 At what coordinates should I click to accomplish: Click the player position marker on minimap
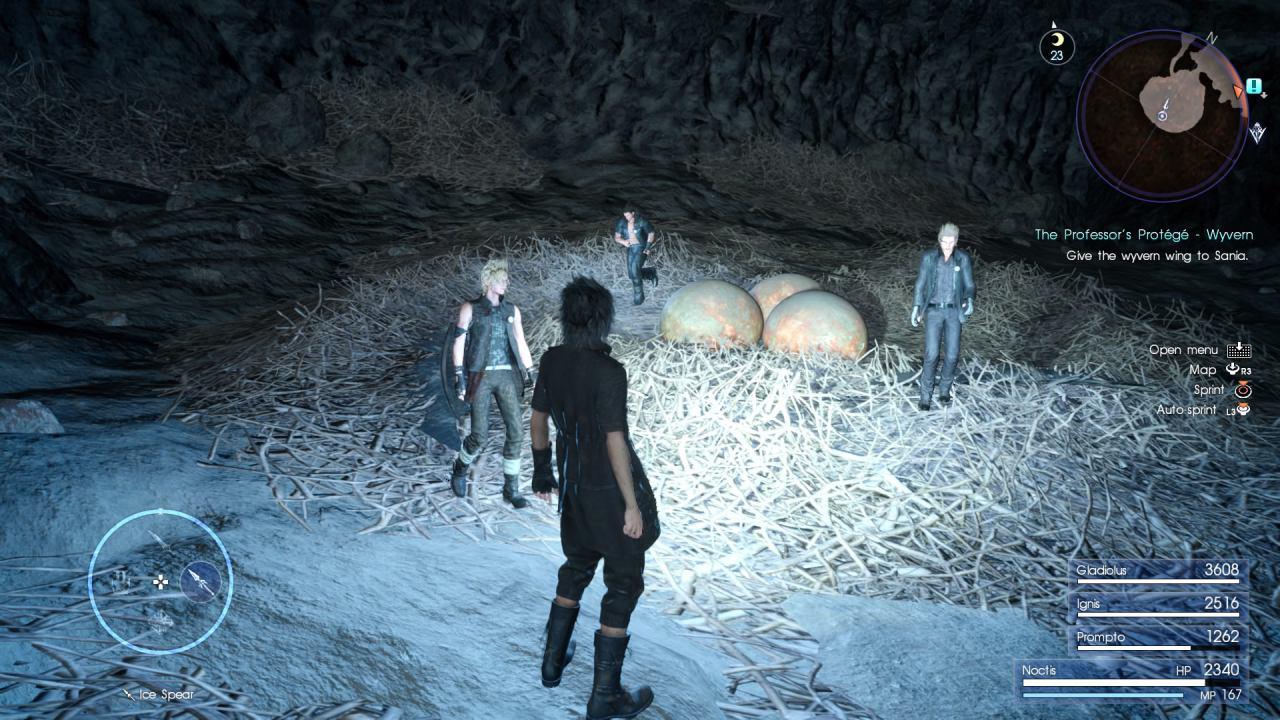(1163, 116)
